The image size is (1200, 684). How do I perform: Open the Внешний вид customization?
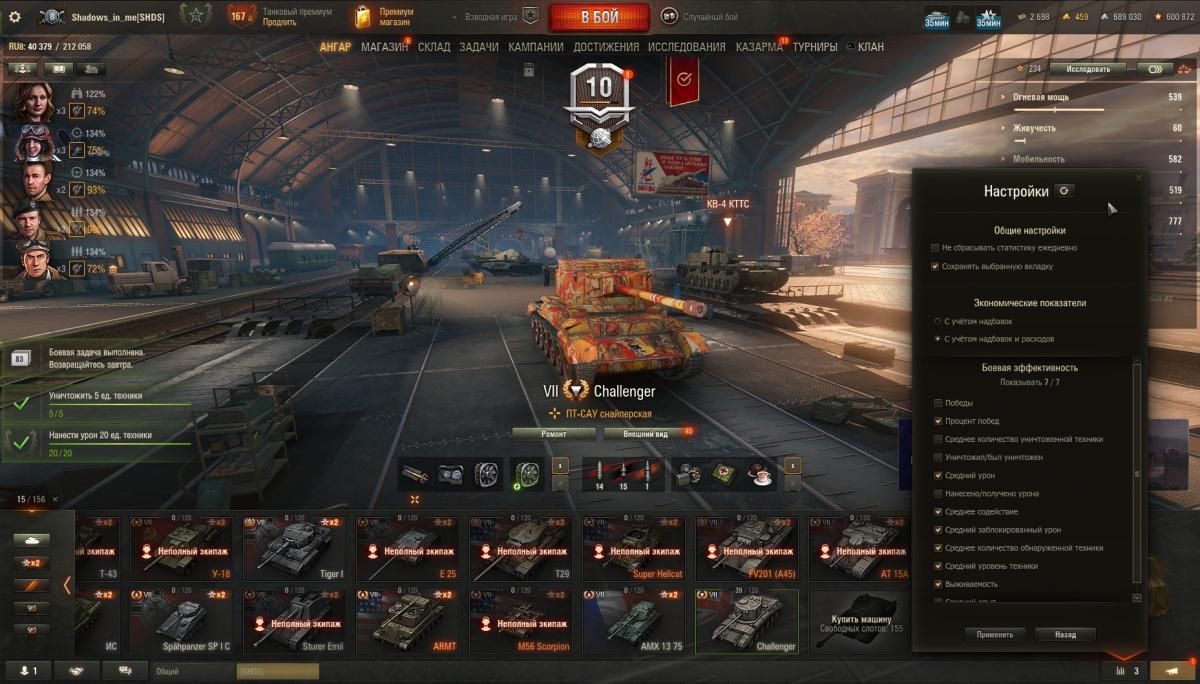[x=648, y=434]
